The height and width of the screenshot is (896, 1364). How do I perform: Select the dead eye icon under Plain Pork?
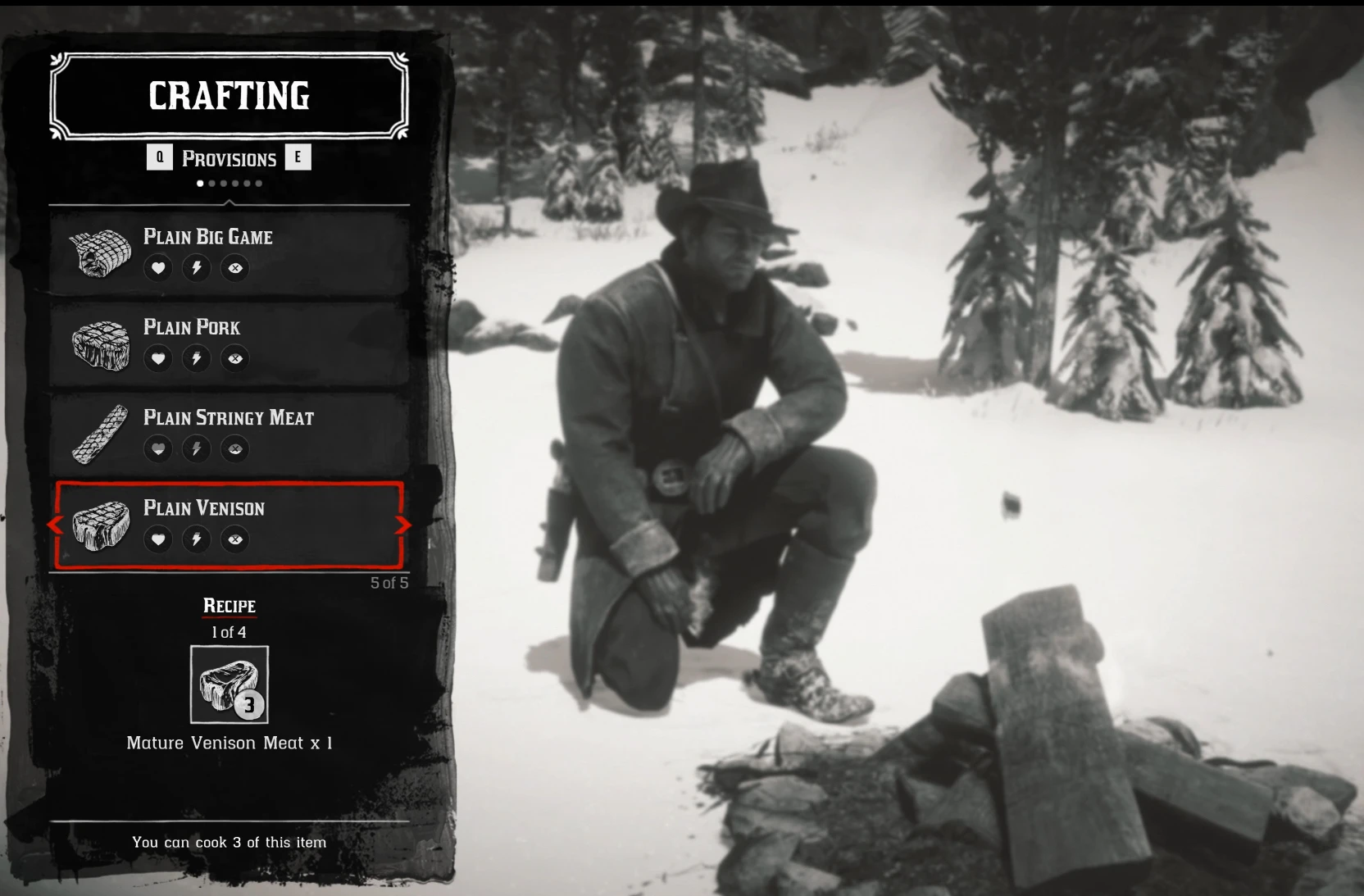click(x=235, y=358)
